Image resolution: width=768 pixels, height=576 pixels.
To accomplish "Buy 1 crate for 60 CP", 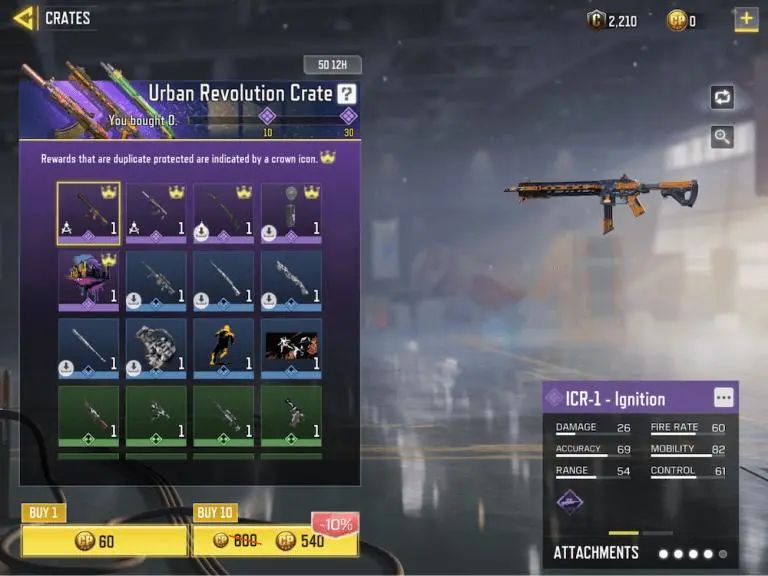I will 104,541.
